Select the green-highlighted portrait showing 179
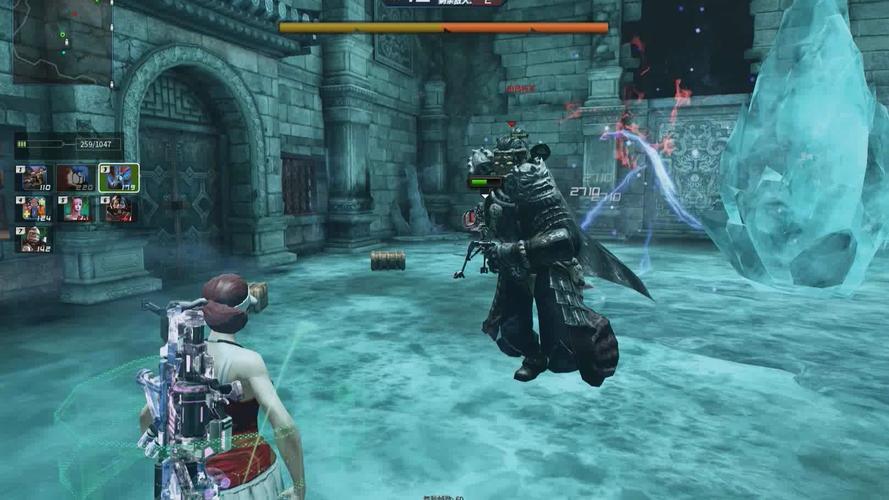The image size is (889, 500). click(x=119, y=178)
